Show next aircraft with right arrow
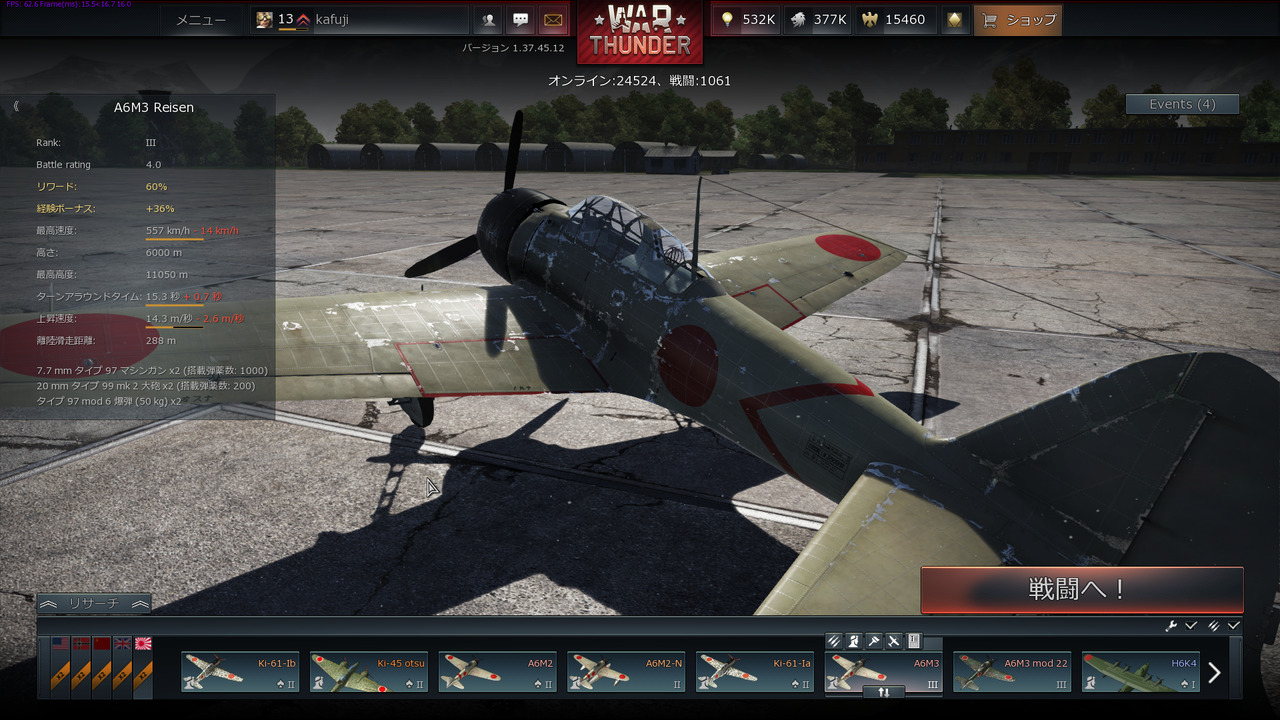Viewport: 1280px width, 720px height. click(x=1214, y=673)
